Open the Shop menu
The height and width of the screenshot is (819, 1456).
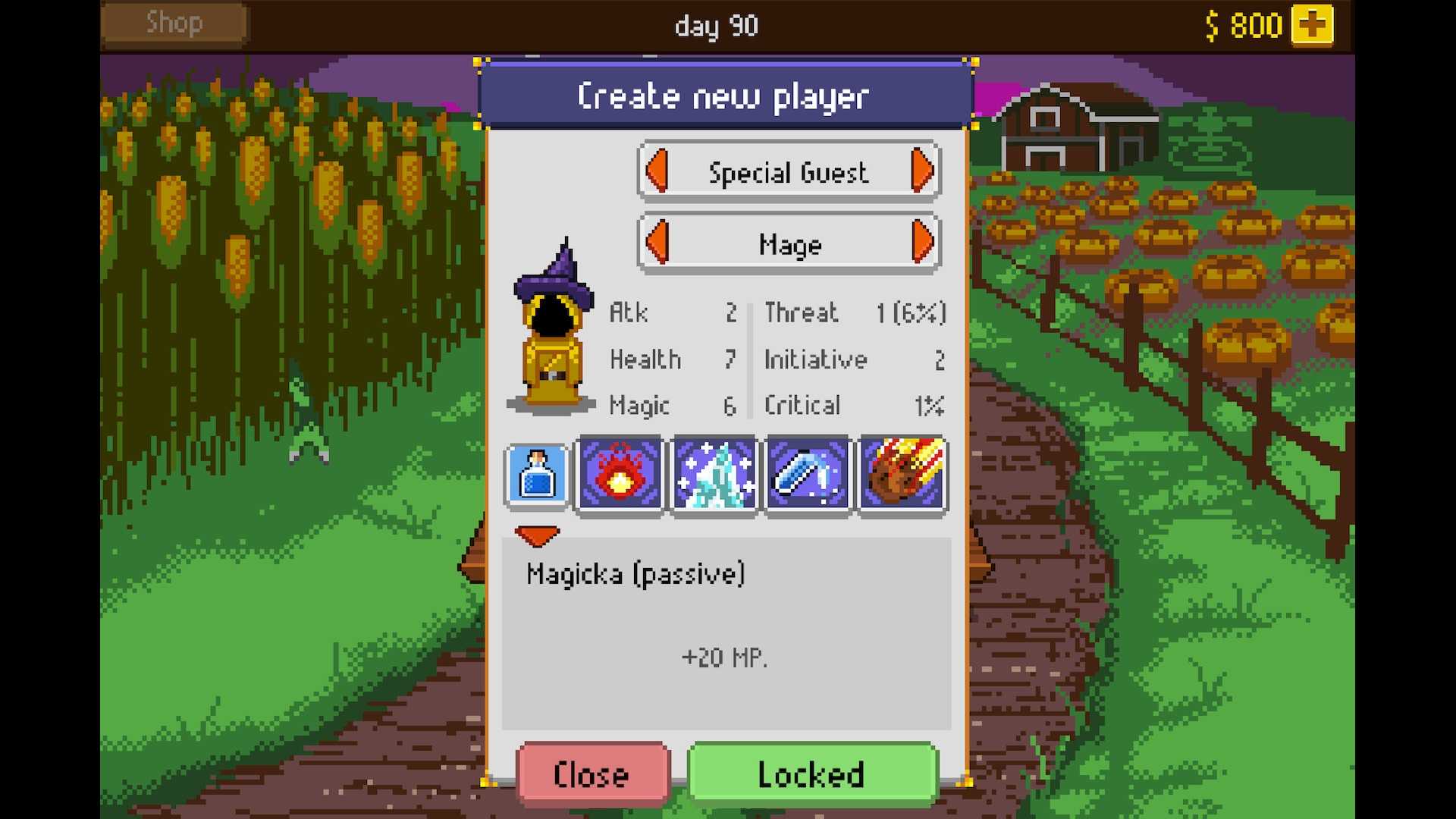click(173, 23)
